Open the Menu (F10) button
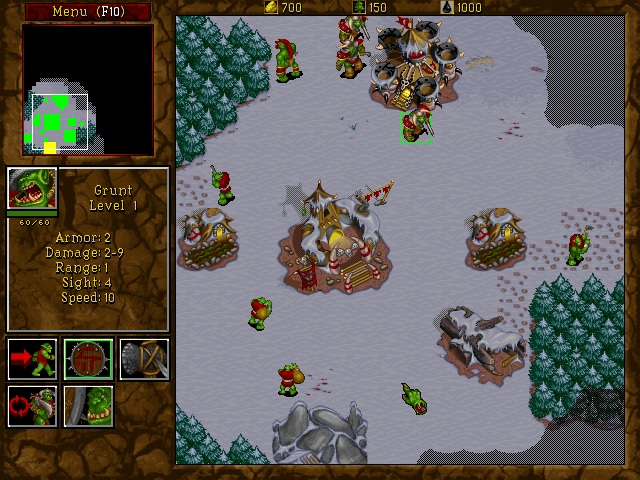The width and height of the screenshot is (640, 480). pos(87,11)
